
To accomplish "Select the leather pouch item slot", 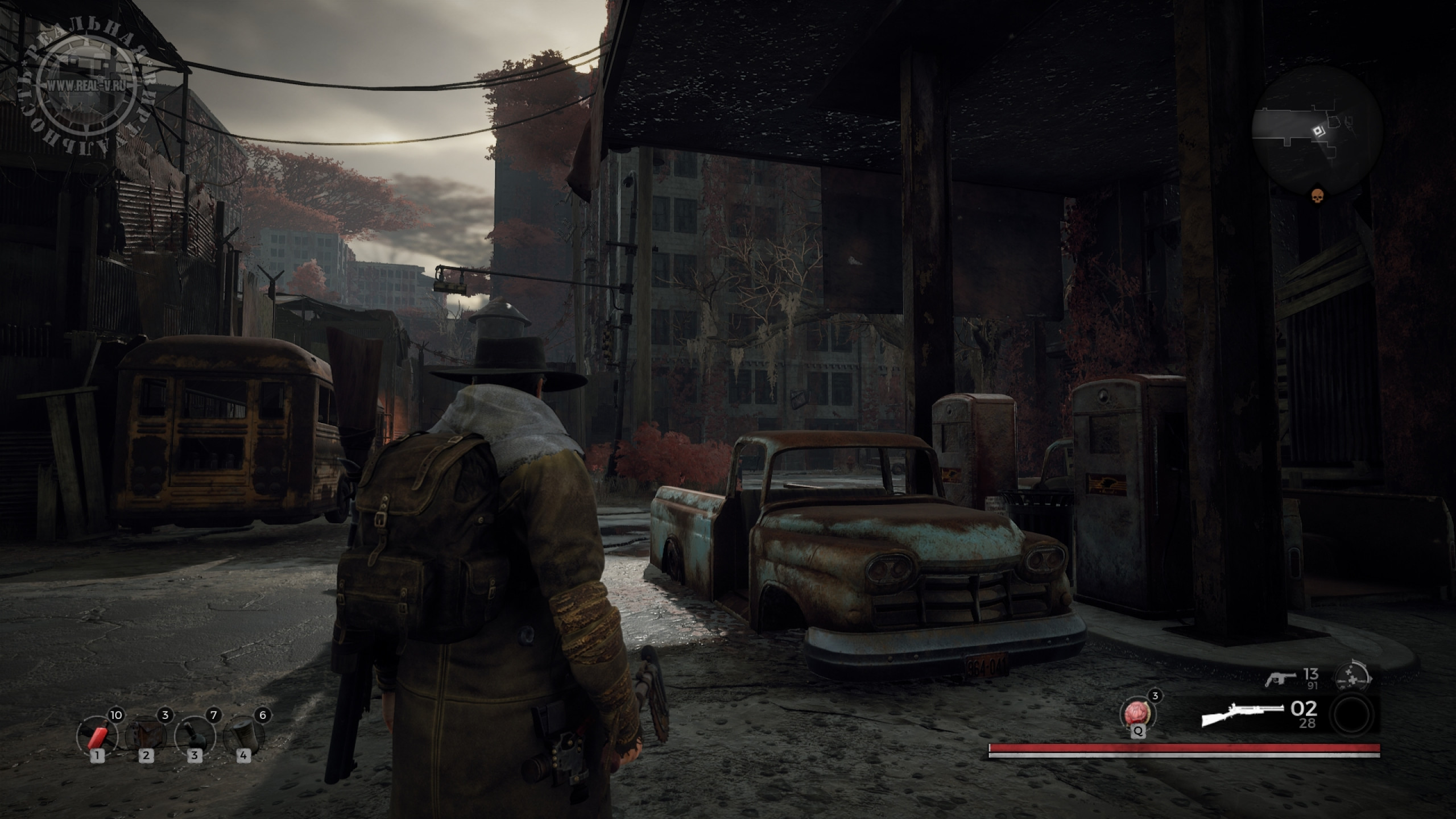I will click(146, 737).
